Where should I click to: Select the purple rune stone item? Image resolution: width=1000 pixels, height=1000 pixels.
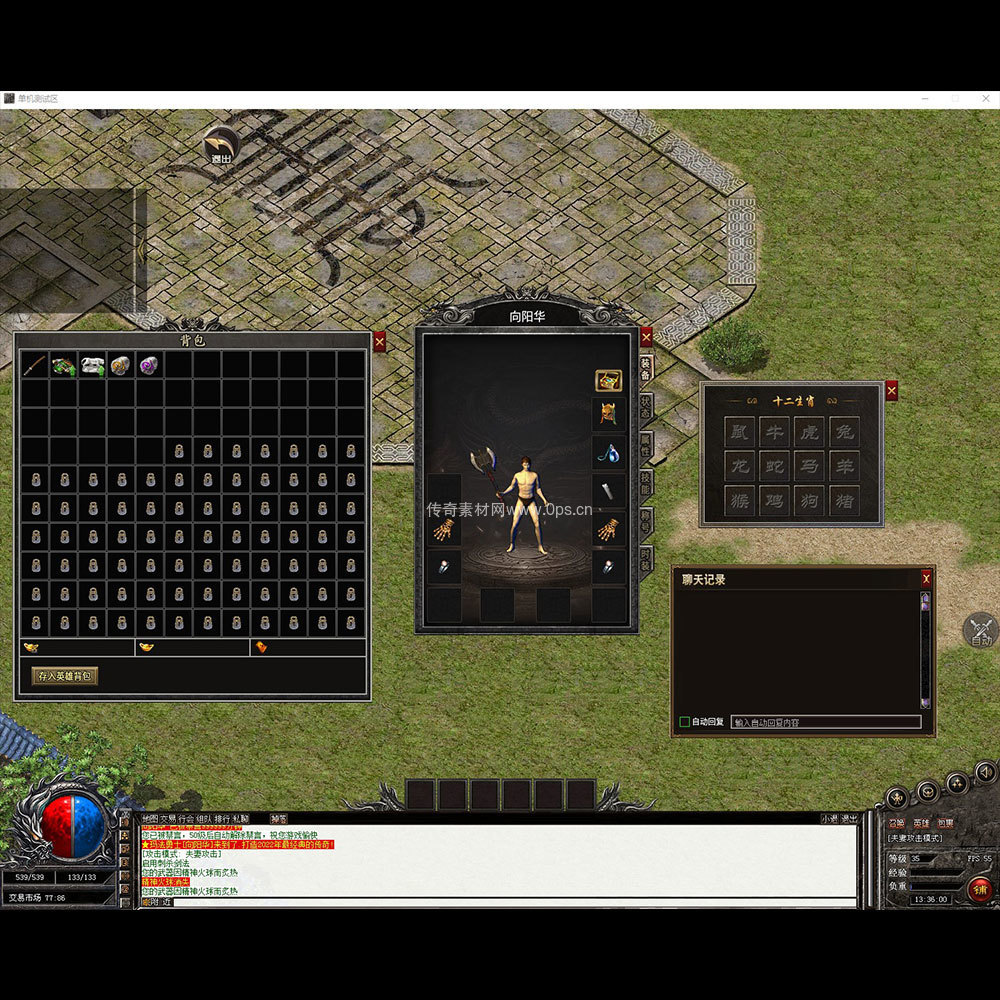[x=149, y=365]
